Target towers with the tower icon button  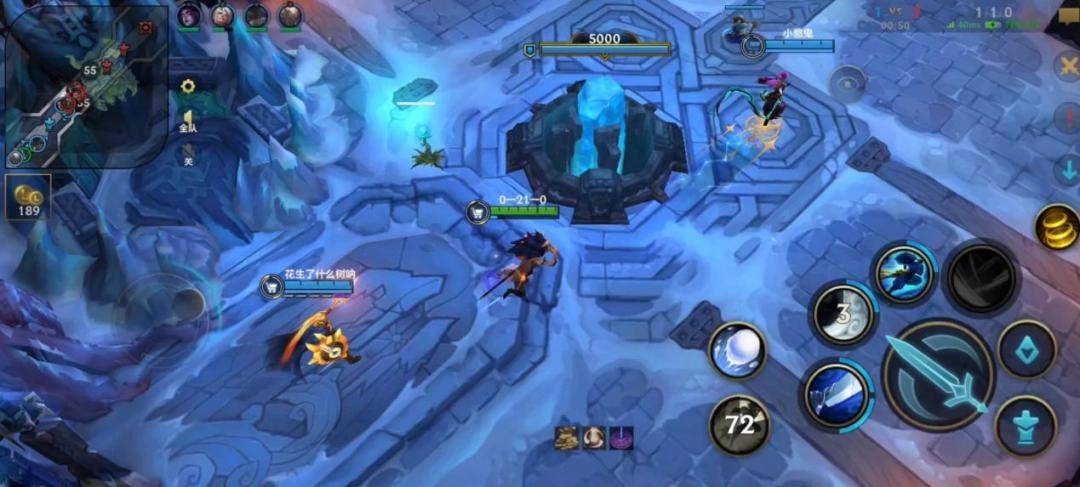tap(1026, 426)
